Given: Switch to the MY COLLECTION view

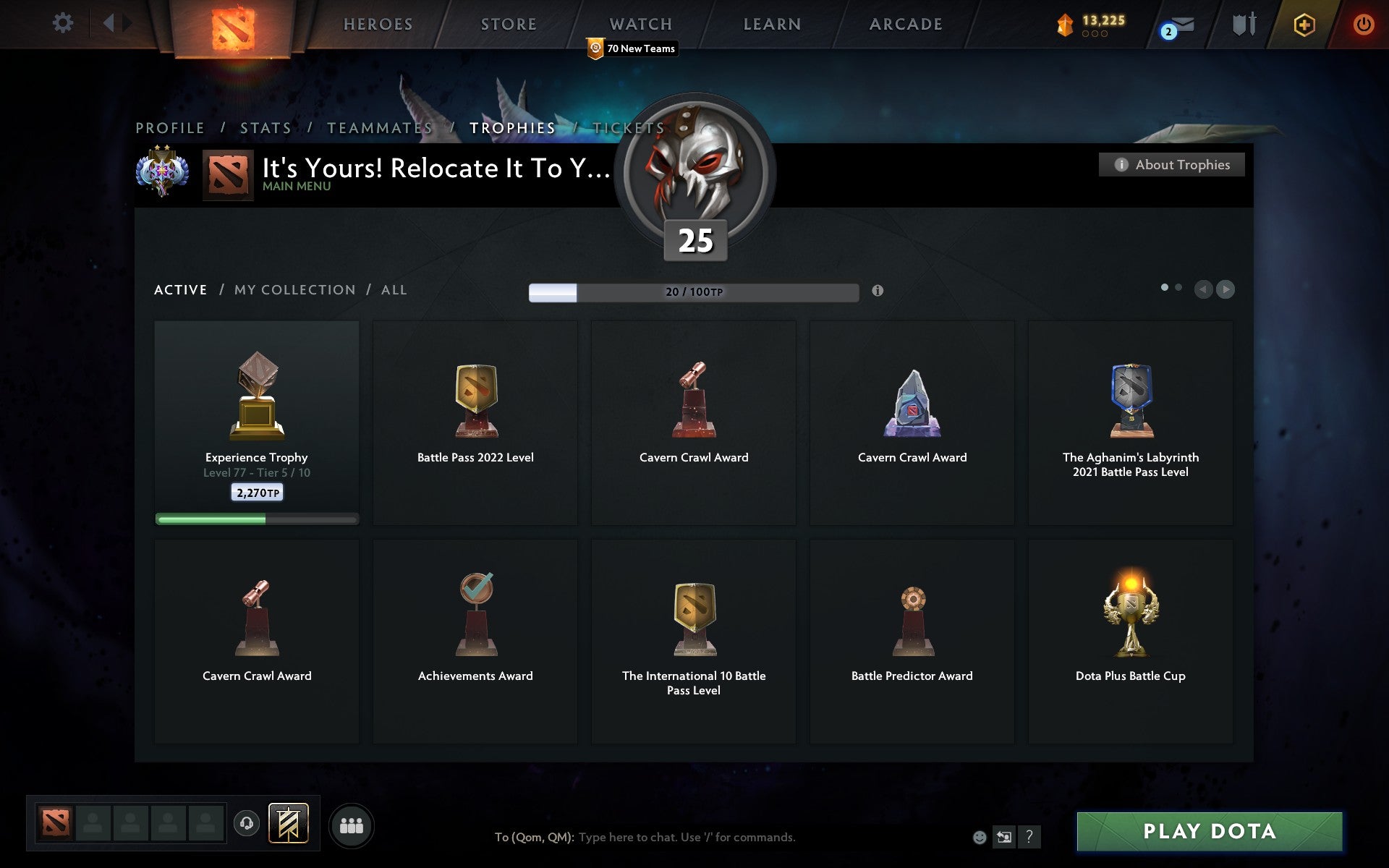Looking at the screenshot, I should tap(295, 289).
